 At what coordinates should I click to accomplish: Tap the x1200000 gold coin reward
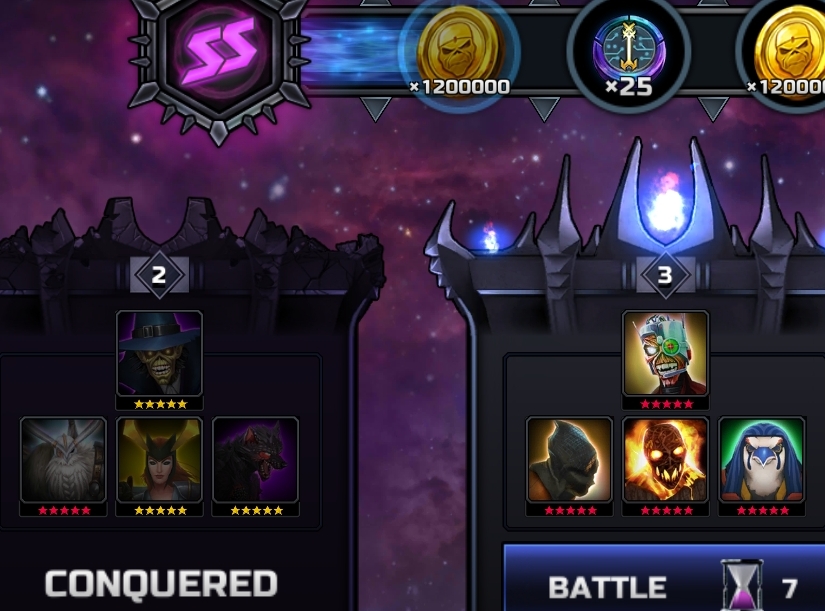pos(459,50)
